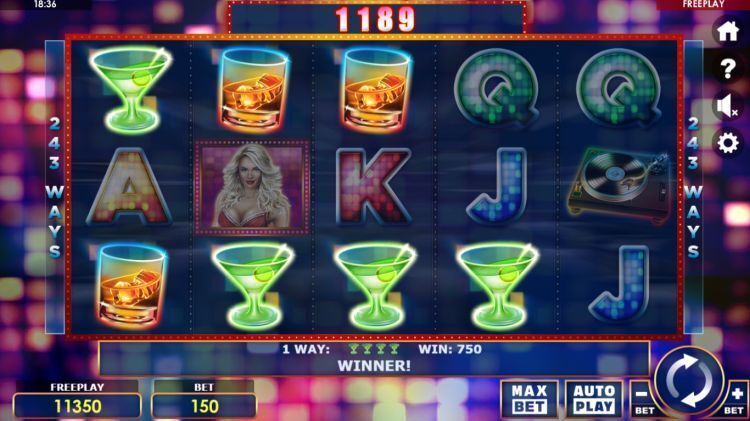The height and width of the screenshot is (421, 750).
Task: Toggle the sound speaker icon
Action: [727, 106]
